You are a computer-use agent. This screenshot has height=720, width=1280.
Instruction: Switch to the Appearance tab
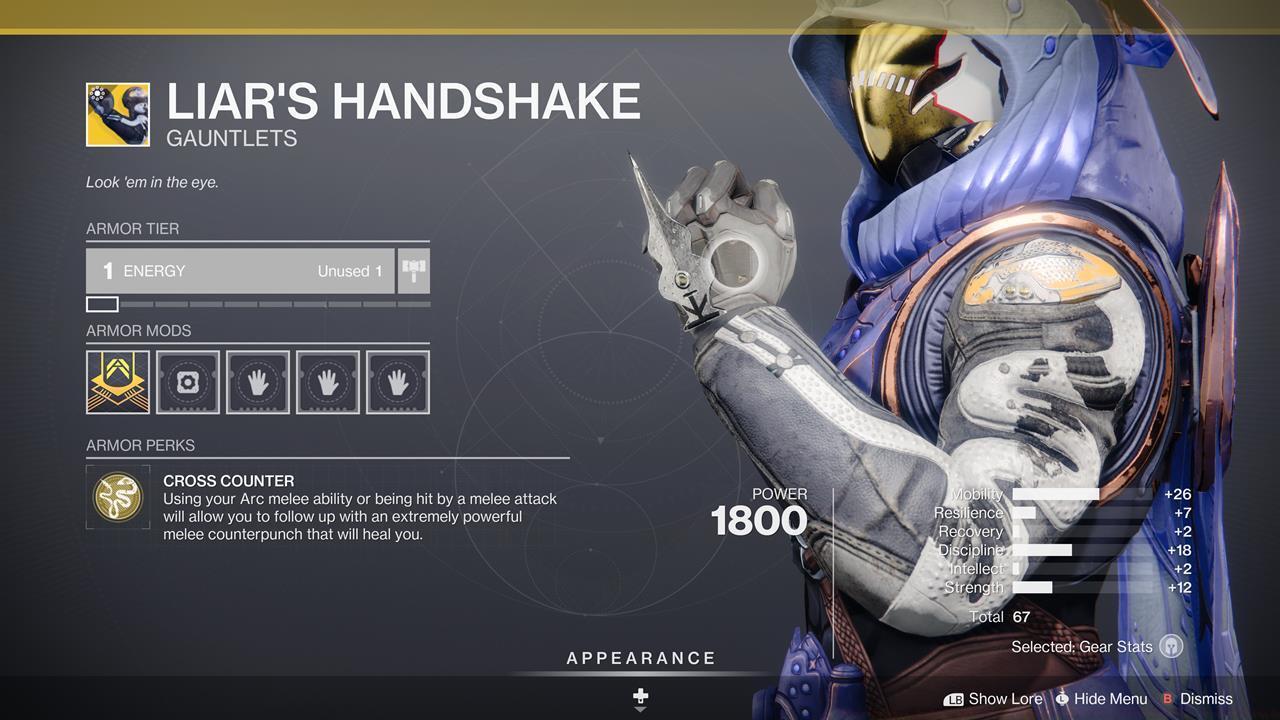click(x=640, y=658)
